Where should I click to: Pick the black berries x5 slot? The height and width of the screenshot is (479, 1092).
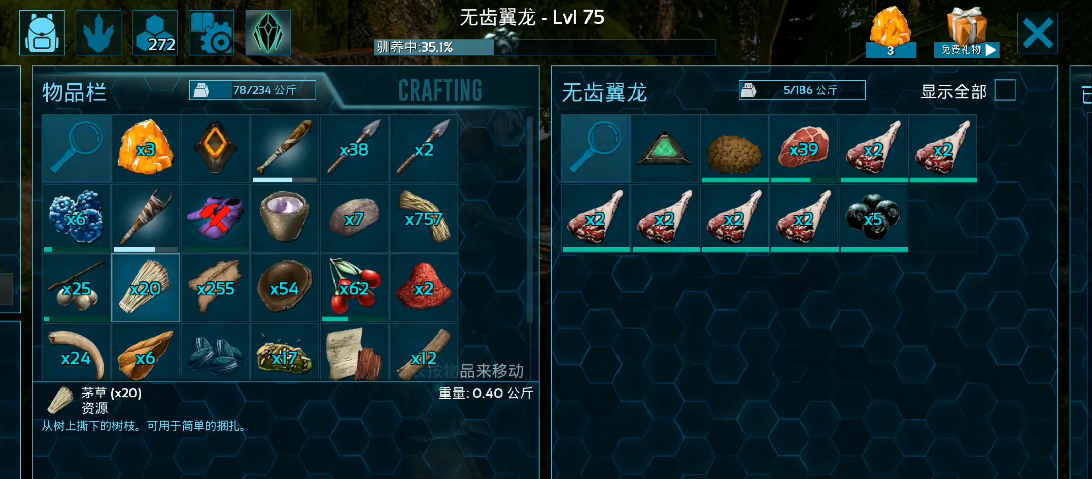[874, 218]
